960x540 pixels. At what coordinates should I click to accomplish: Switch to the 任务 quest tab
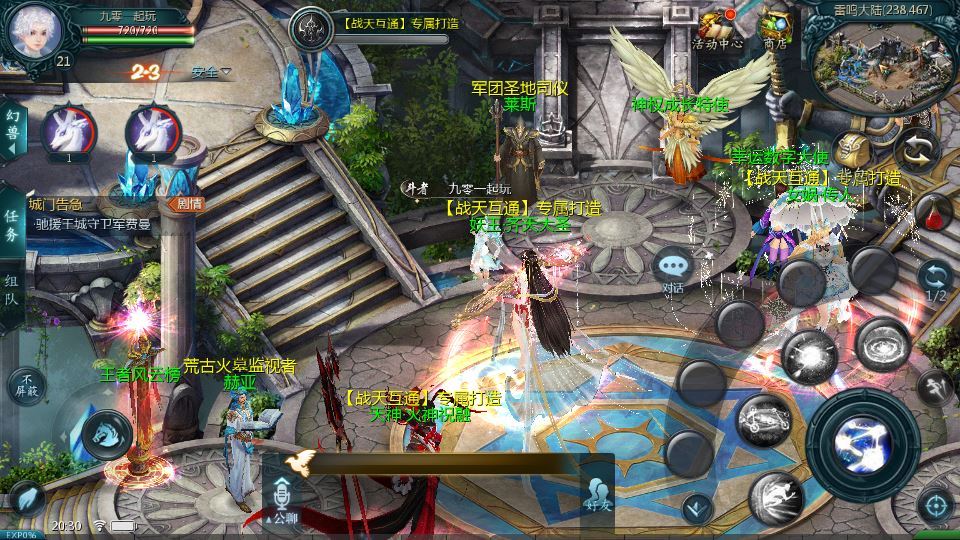12,227
